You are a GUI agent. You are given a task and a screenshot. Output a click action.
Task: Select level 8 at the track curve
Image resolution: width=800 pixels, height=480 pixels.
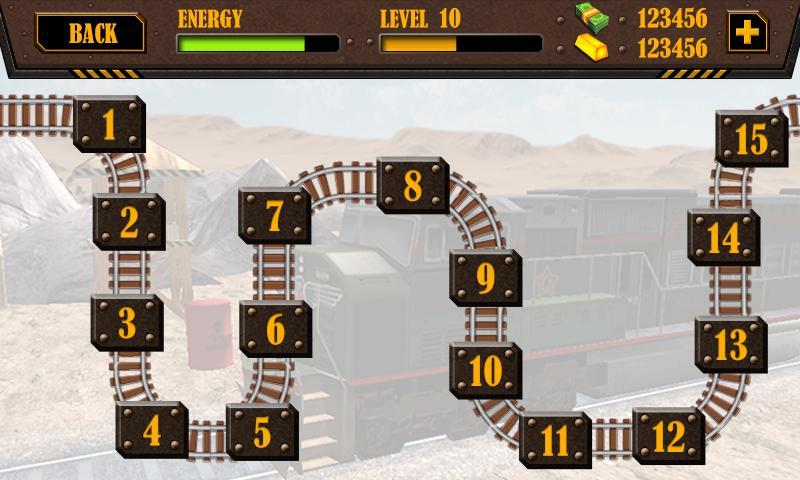coord(412,186)
